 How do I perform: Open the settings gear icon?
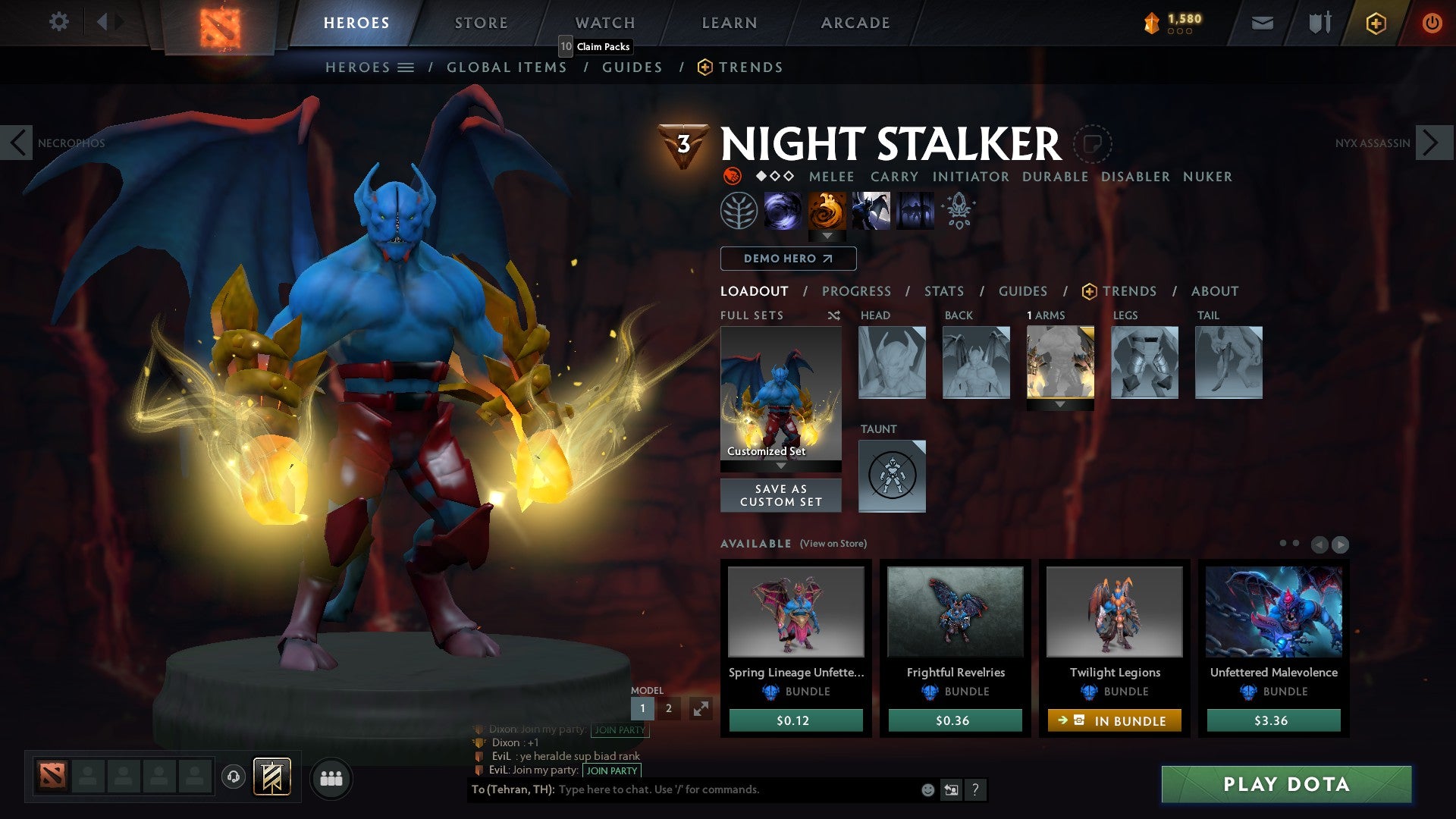[58, 21]
